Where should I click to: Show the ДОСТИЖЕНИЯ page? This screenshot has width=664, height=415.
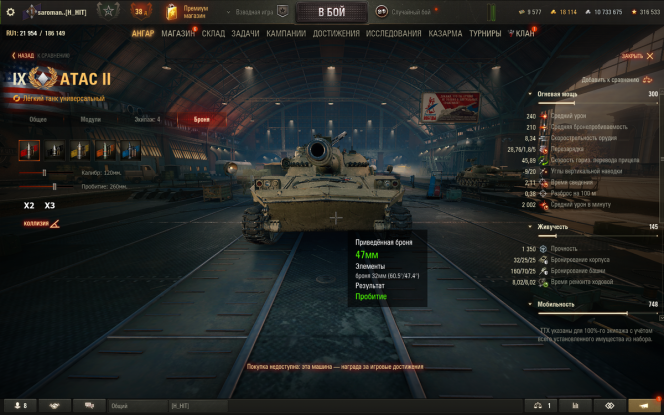(336, 33)
